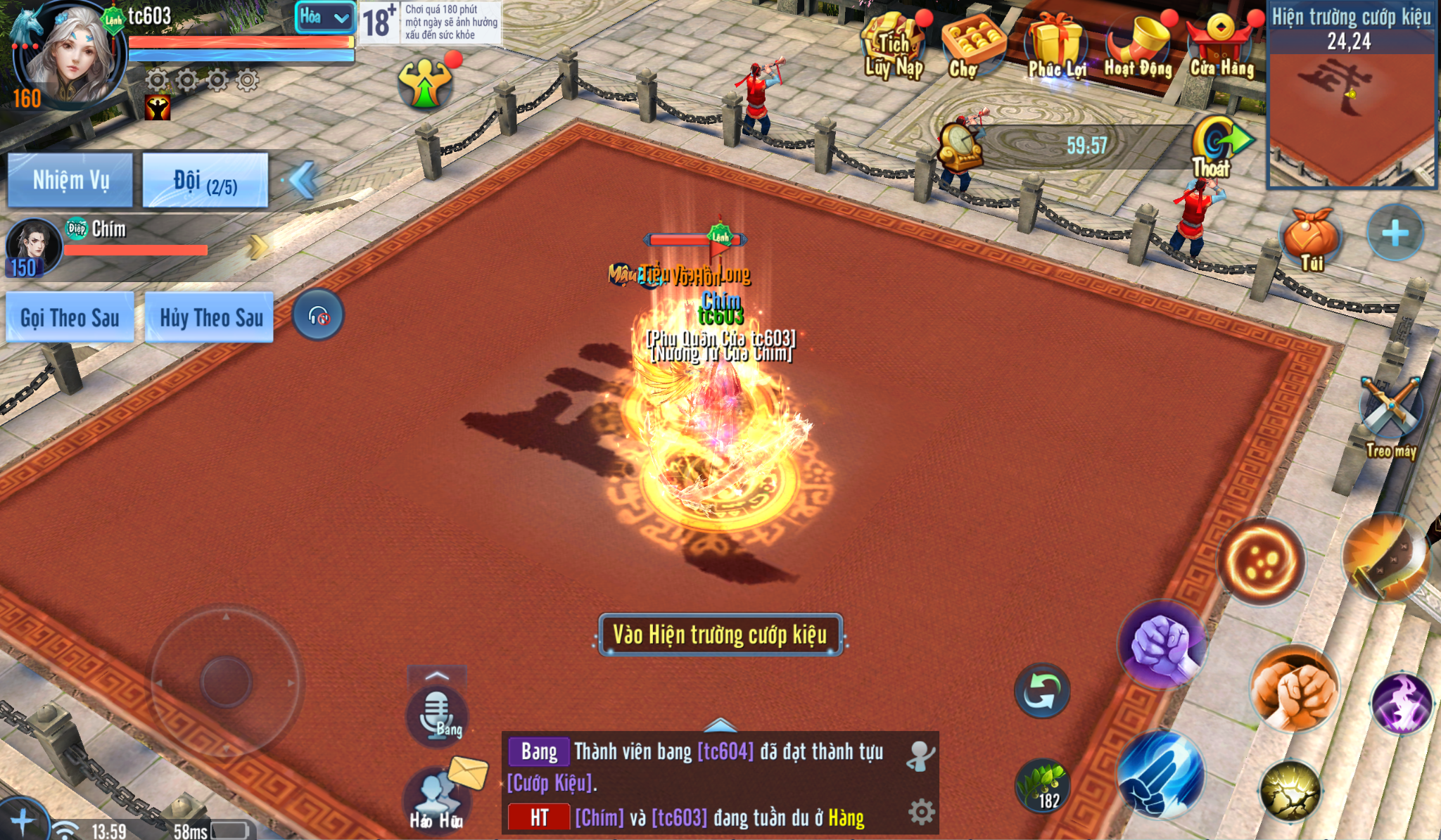
Task: Open the minimap of Hiện trường cướp kiệu
Action: [1351, 113]
